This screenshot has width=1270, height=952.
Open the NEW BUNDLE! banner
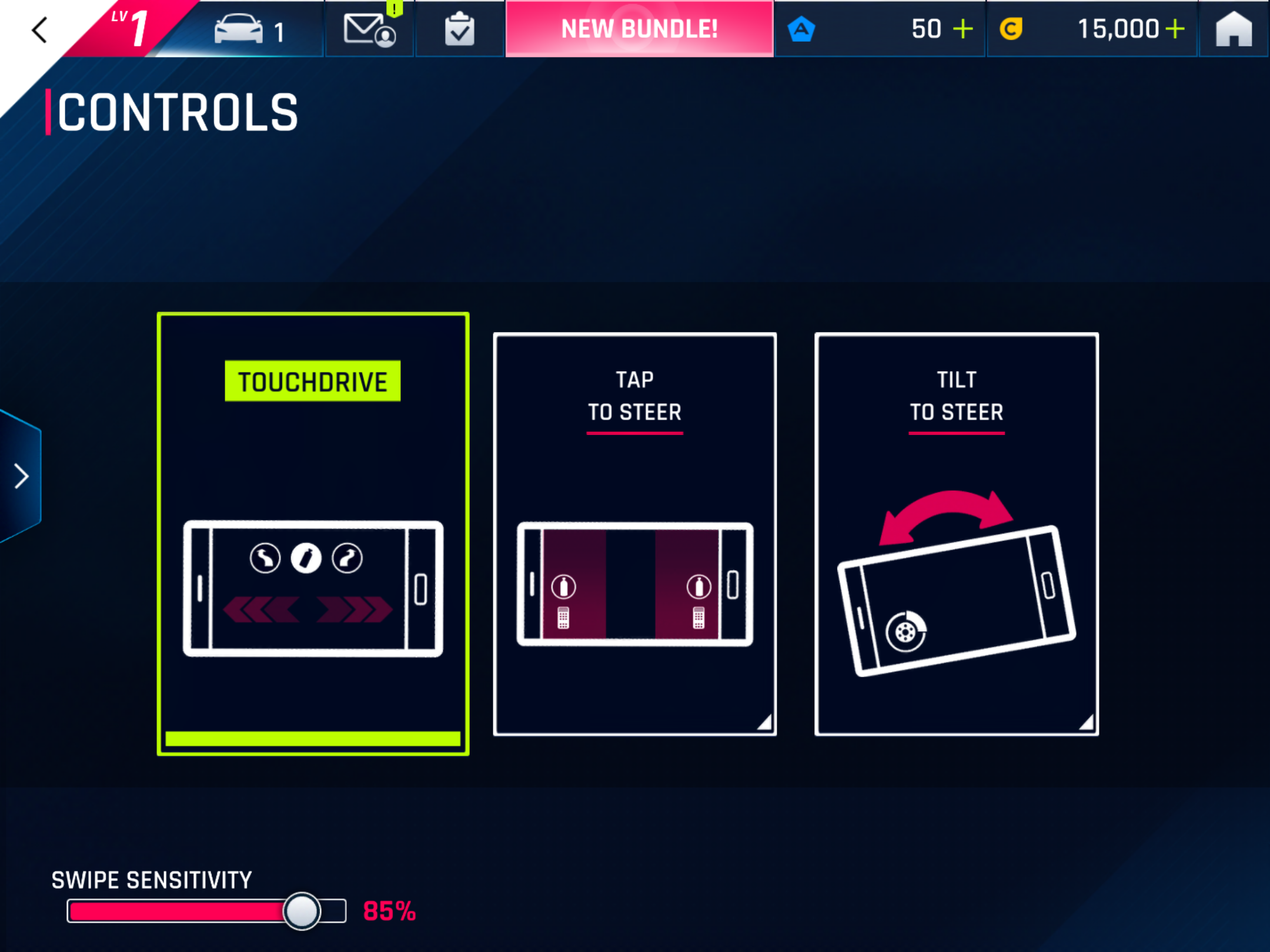[x=639, y=28]
